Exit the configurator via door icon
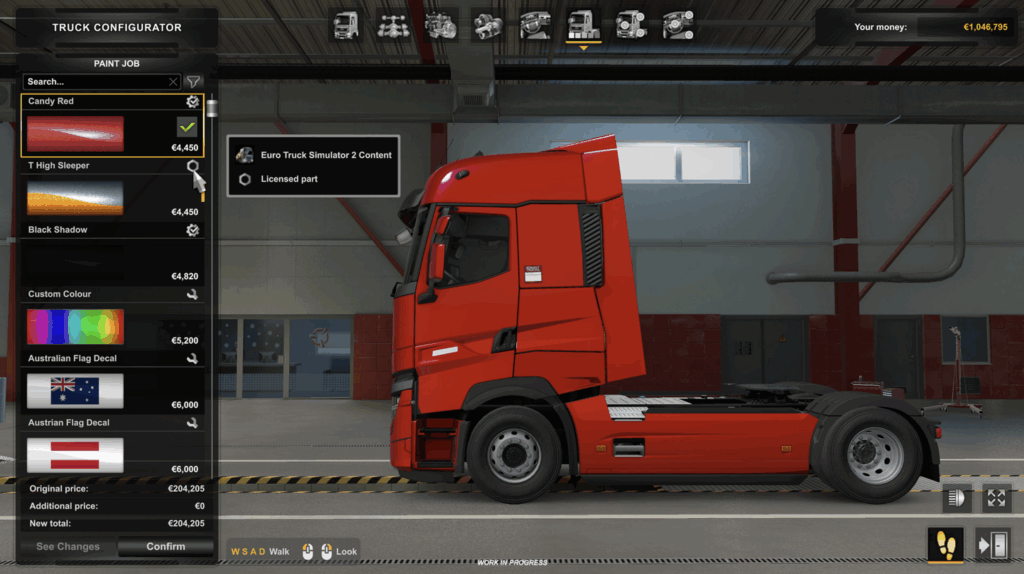Image resolution: width=1024 pixels, height=574 pixels. point(993,545)
